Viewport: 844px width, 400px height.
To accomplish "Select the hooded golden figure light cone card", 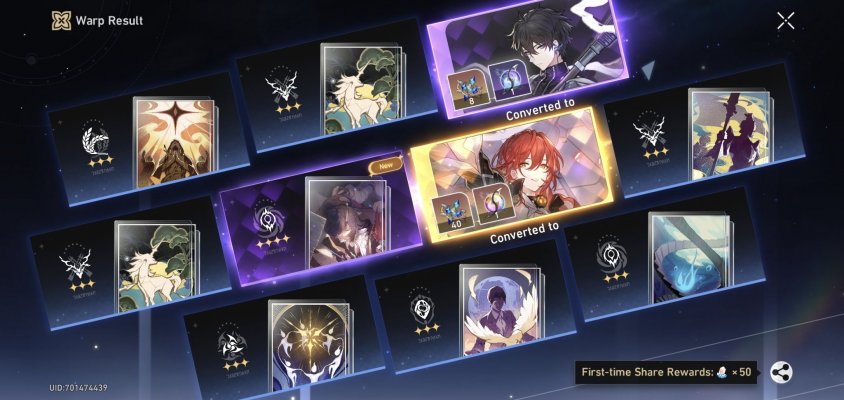I will point(174,143).
